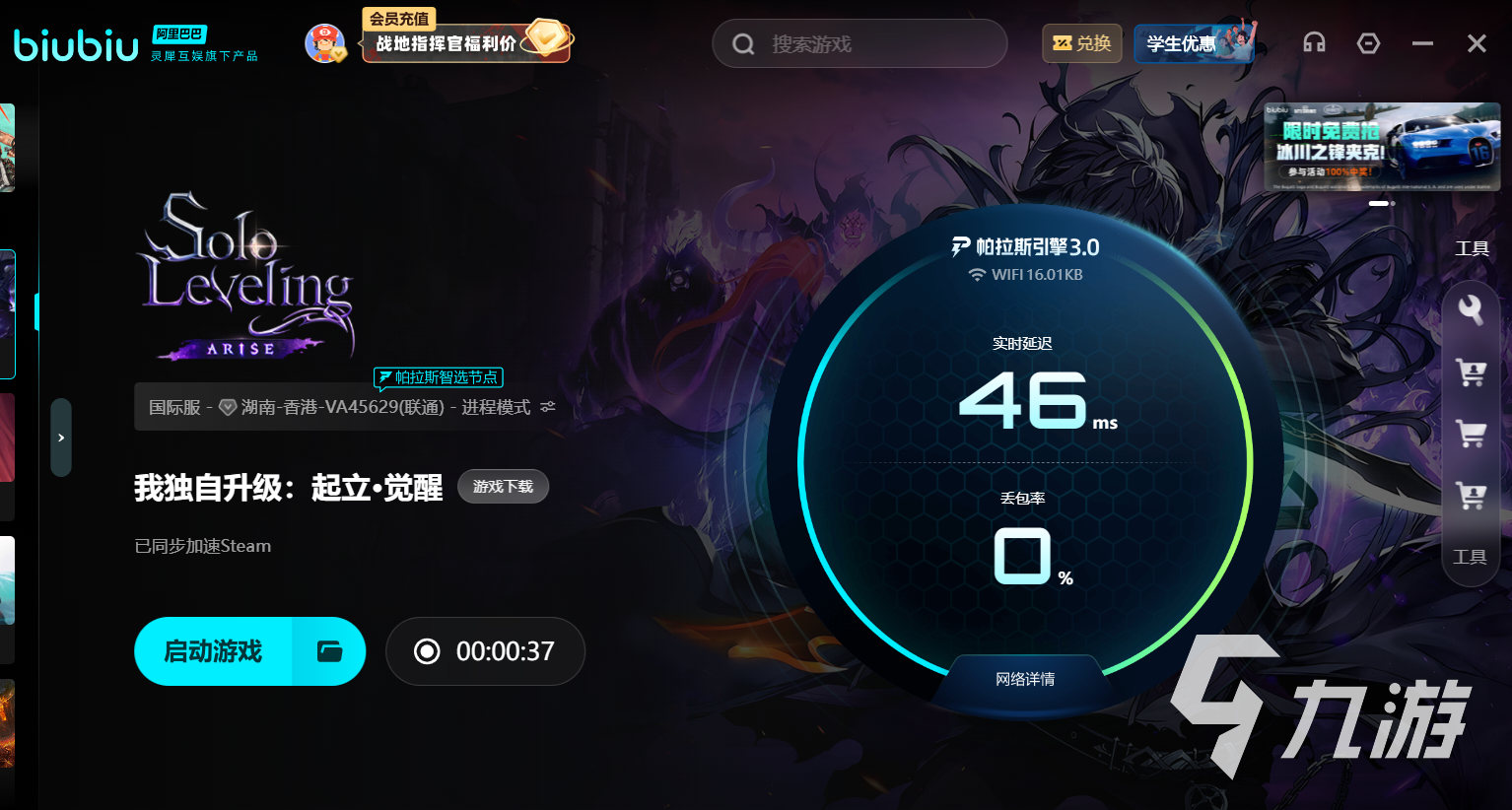Open the first shopping cart tool in sidebar

(x=1471, y=372)
